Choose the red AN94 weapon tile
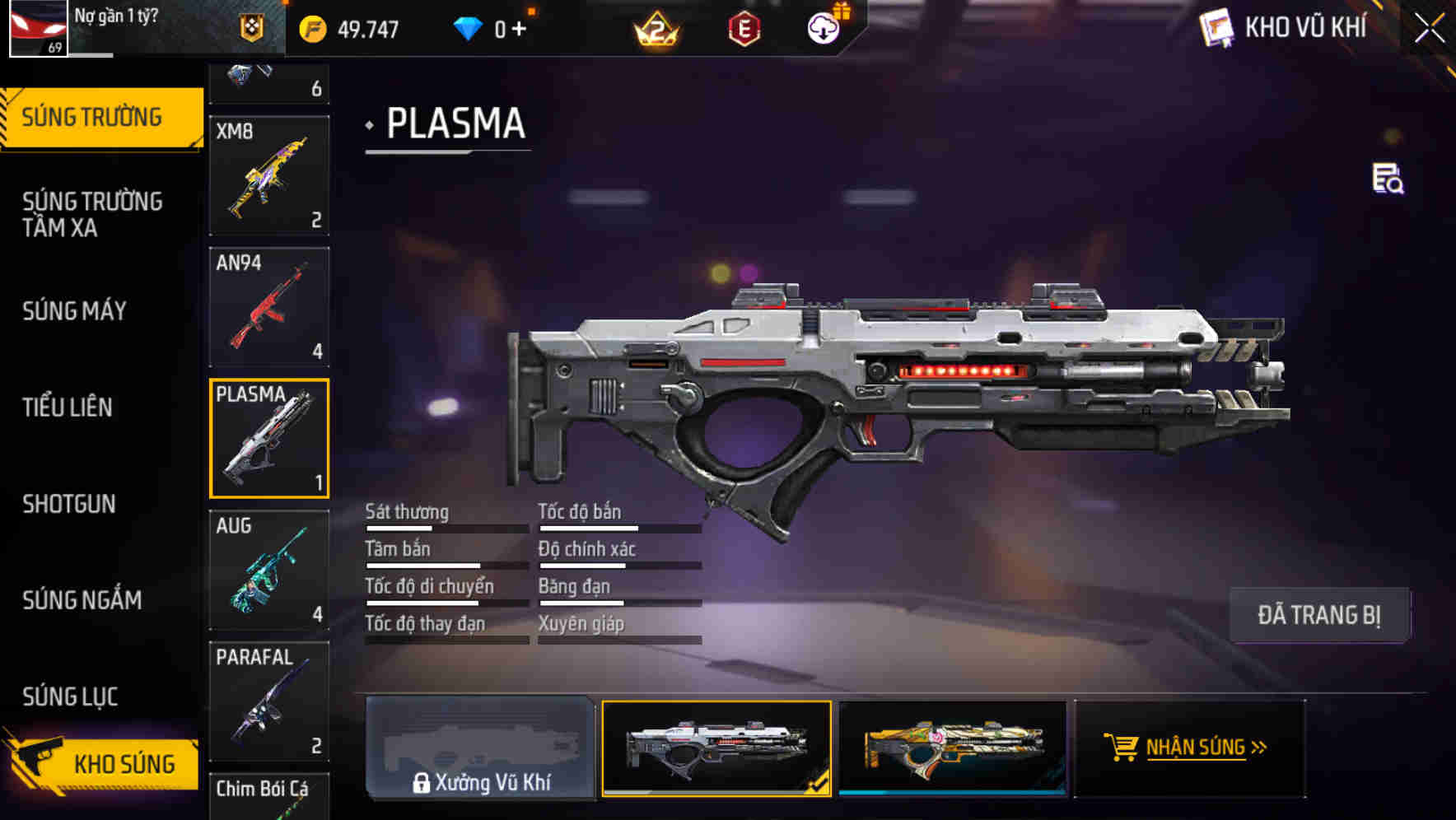The width and height of the screenshot is (1456, 820). (269, 307)
